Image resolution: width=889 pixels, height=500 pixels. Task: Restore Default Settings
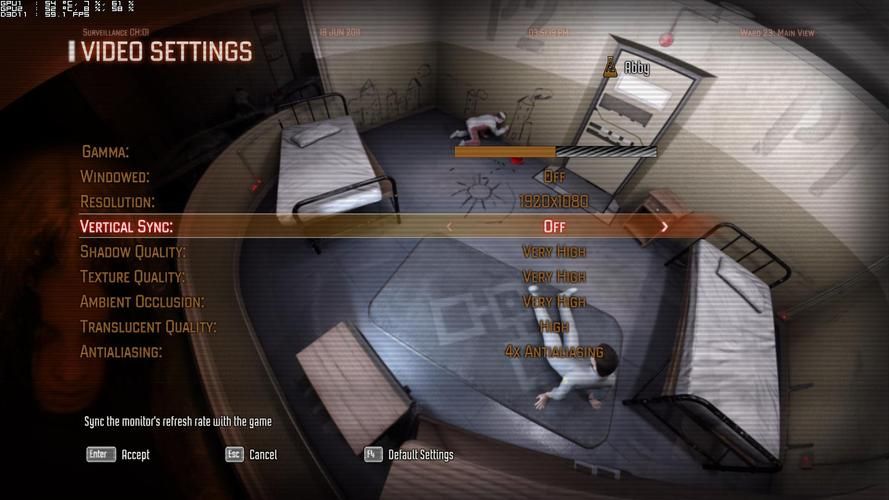click(x=409, y=454)
